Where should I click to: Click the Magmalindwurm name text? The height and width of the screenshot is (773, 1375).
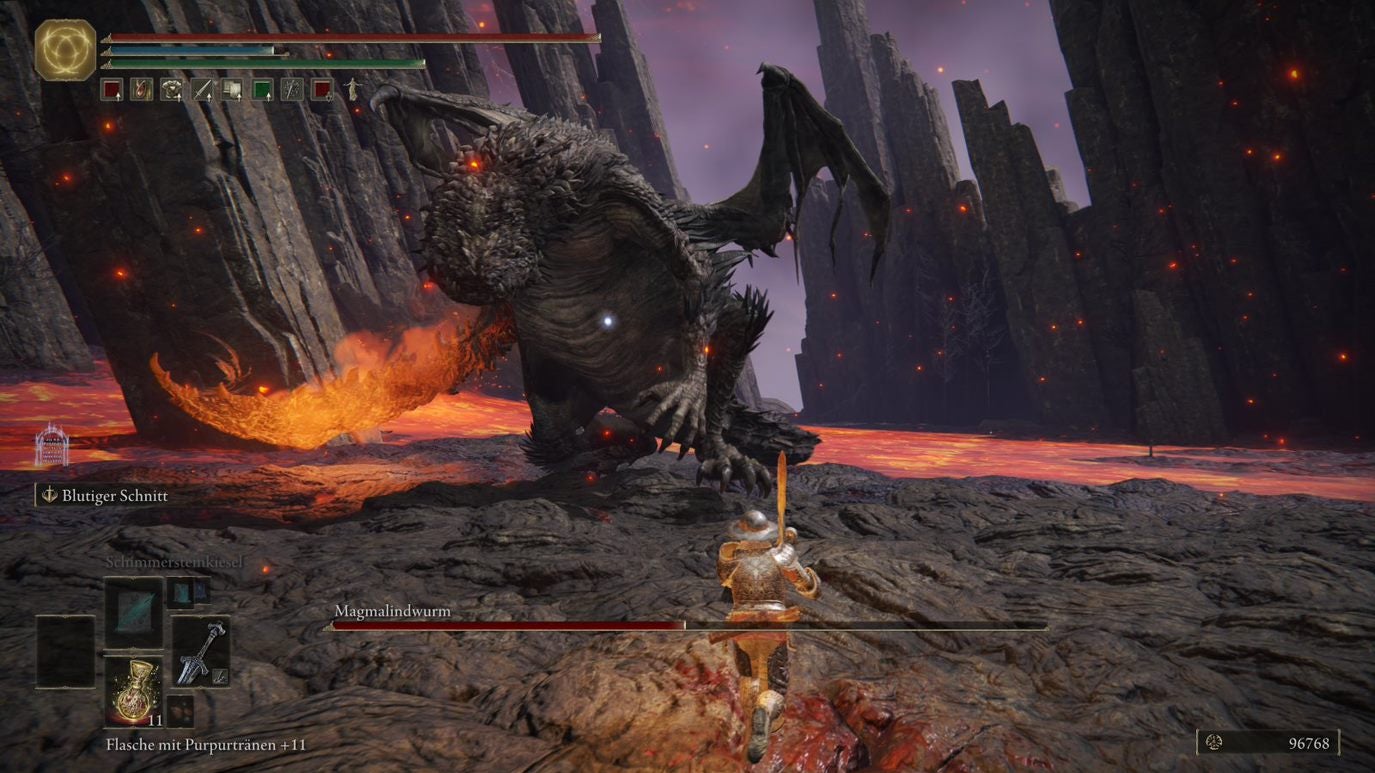point(391,610)
